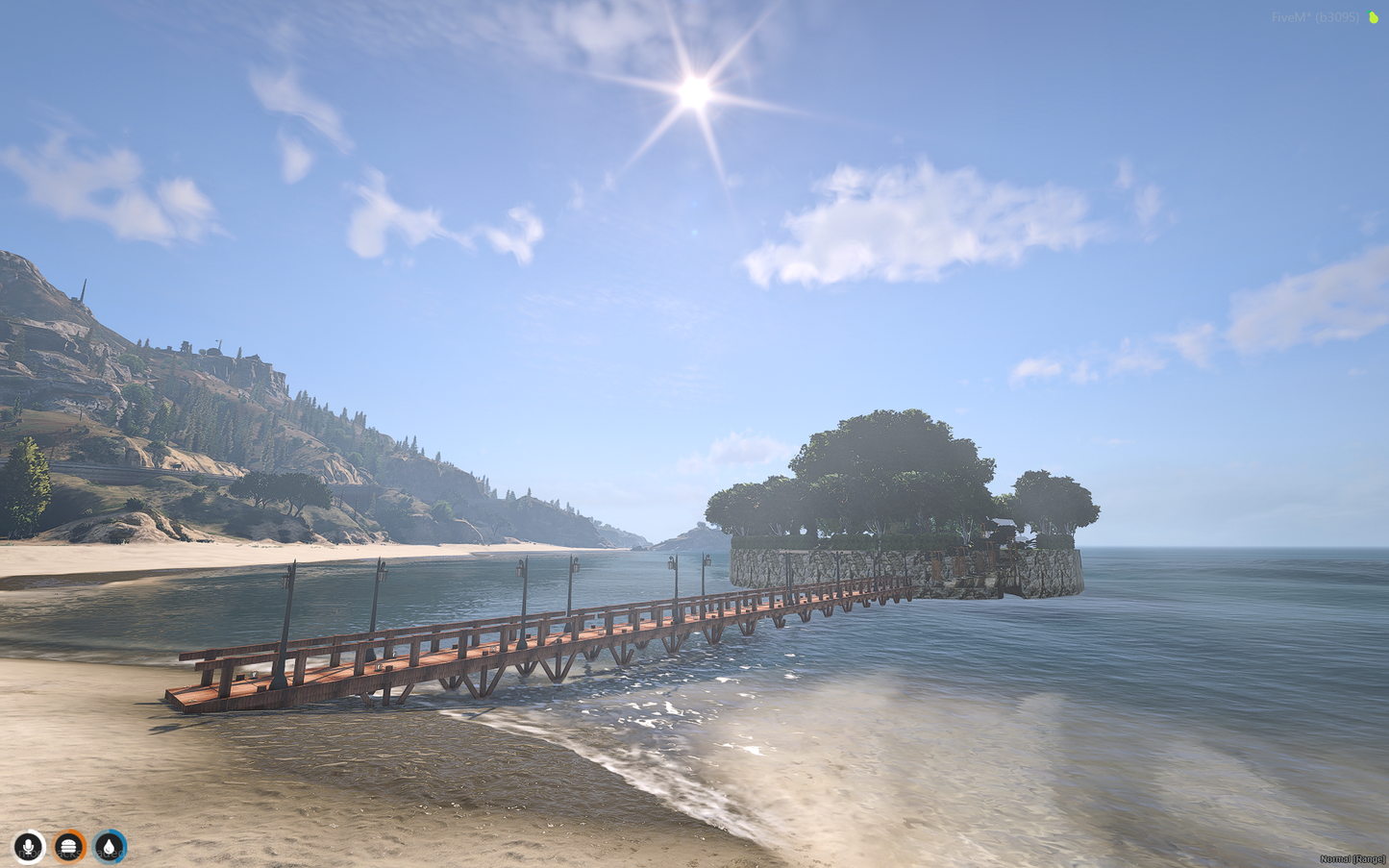
Task: Click the pear icon beside FiveM label
Action: click(x=1374, y=17)
